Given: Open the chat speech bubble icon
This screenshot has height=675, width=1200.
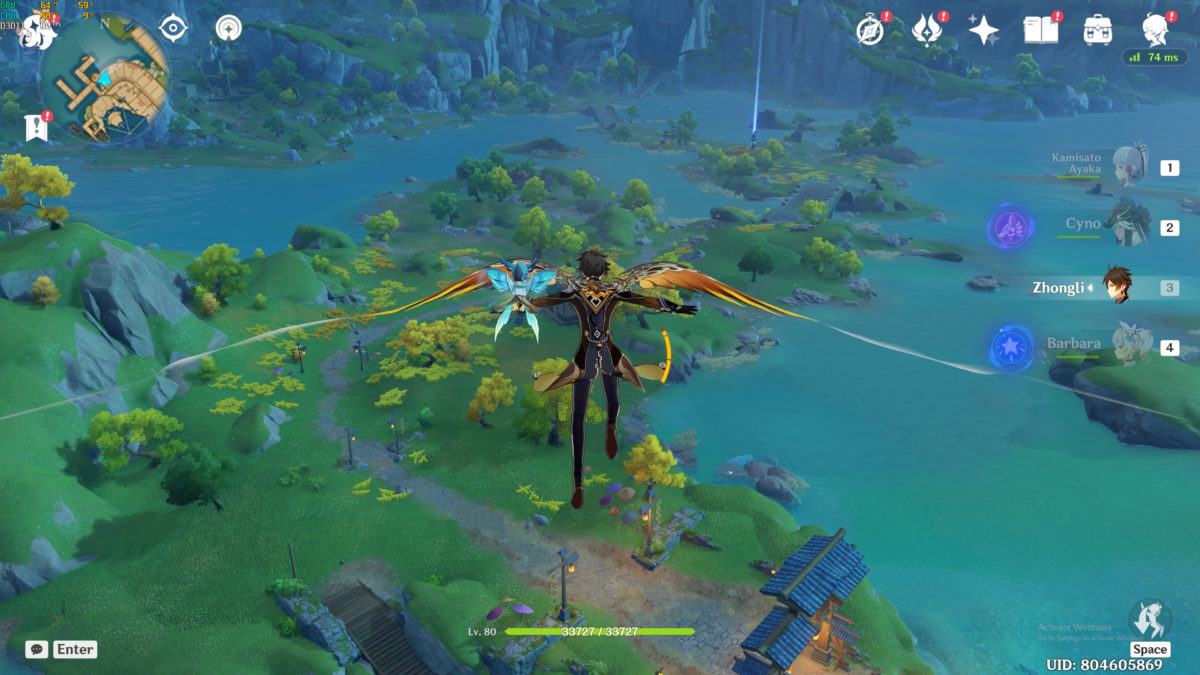Looking at the screenshot, I should pos(37,649).
